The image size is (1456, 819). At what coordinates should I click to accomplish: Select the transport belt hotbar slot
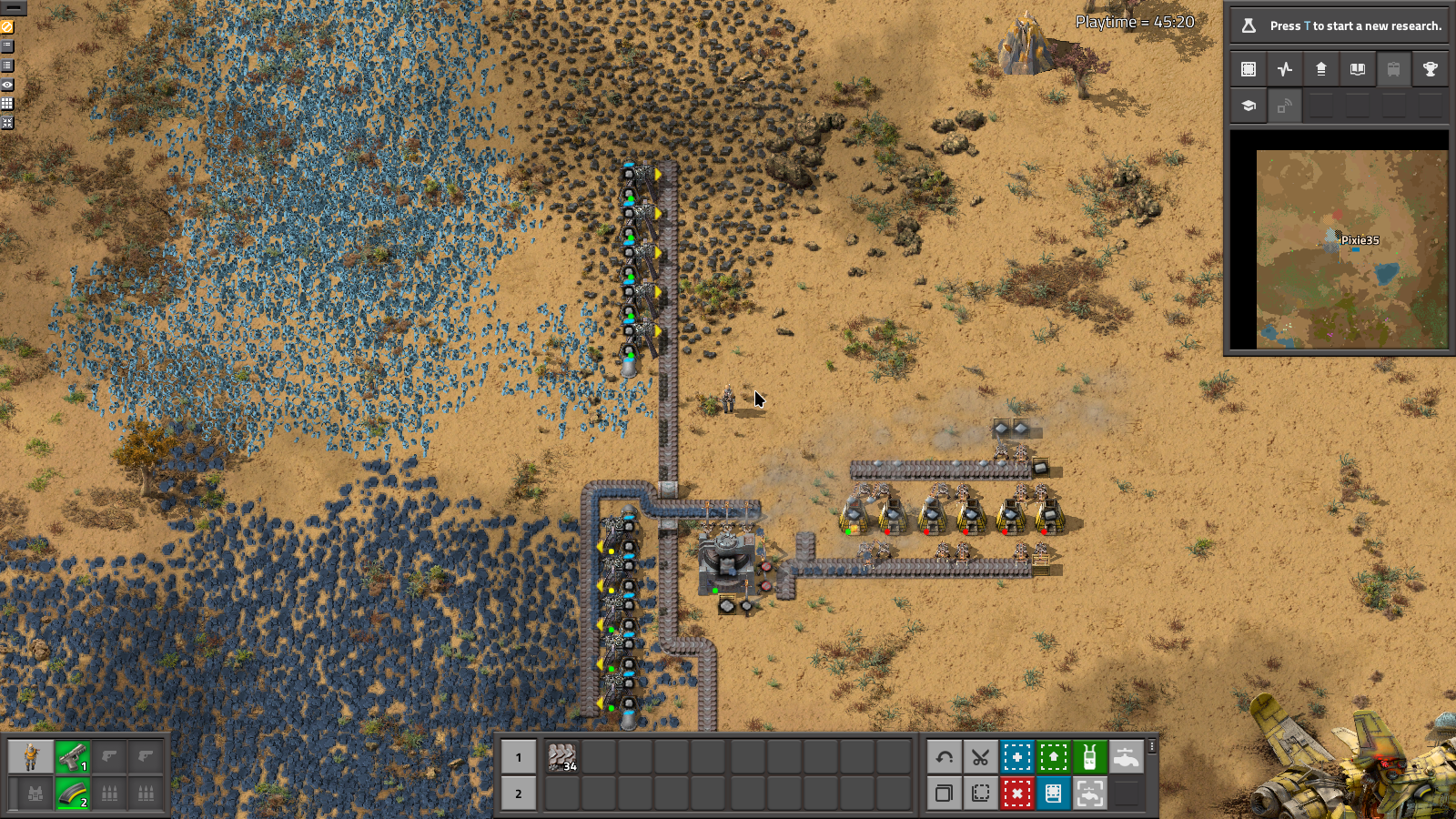pos(562,757)
